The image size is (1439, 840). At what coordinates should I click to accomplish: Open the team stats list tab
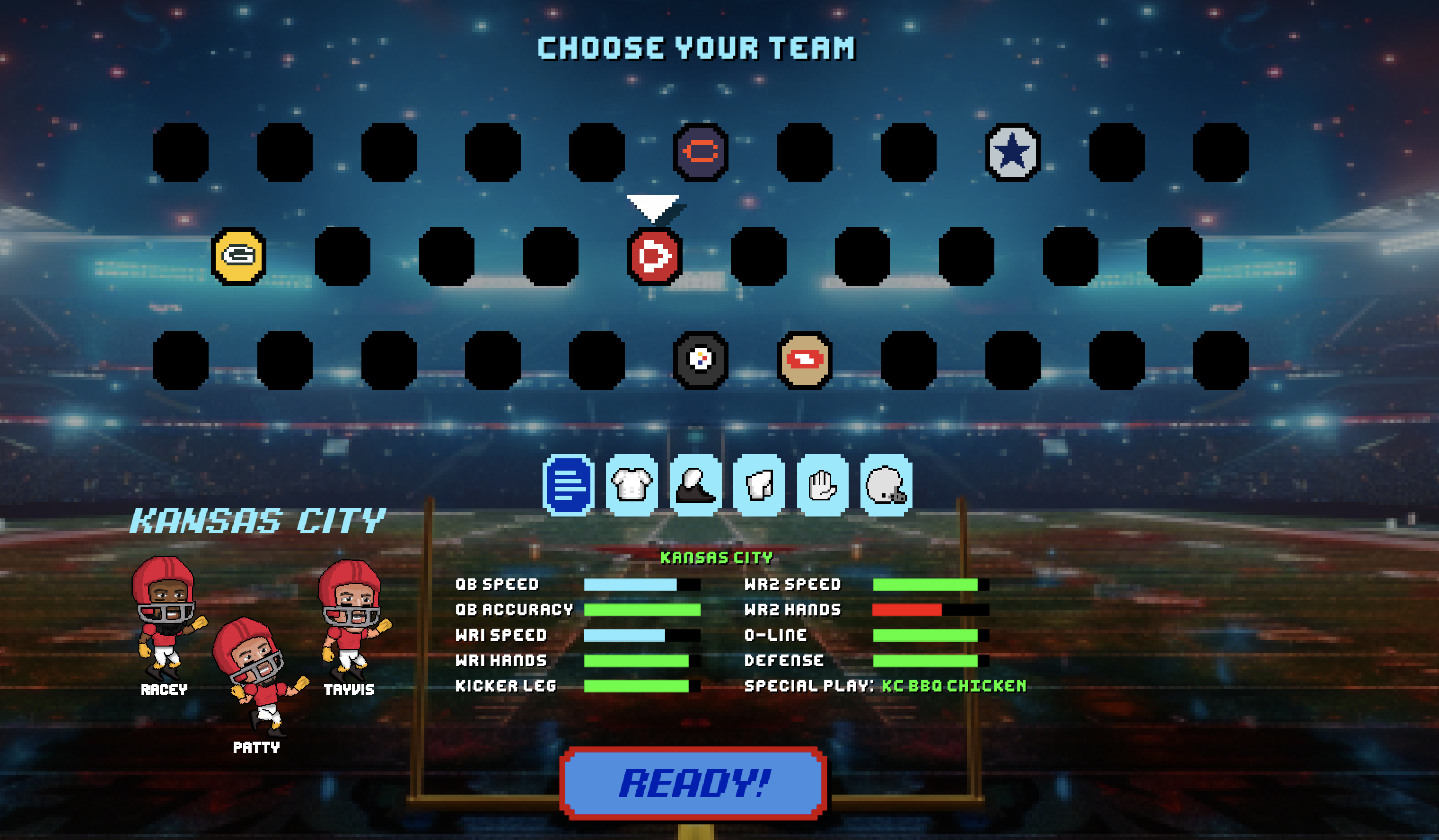pos(568,485)
